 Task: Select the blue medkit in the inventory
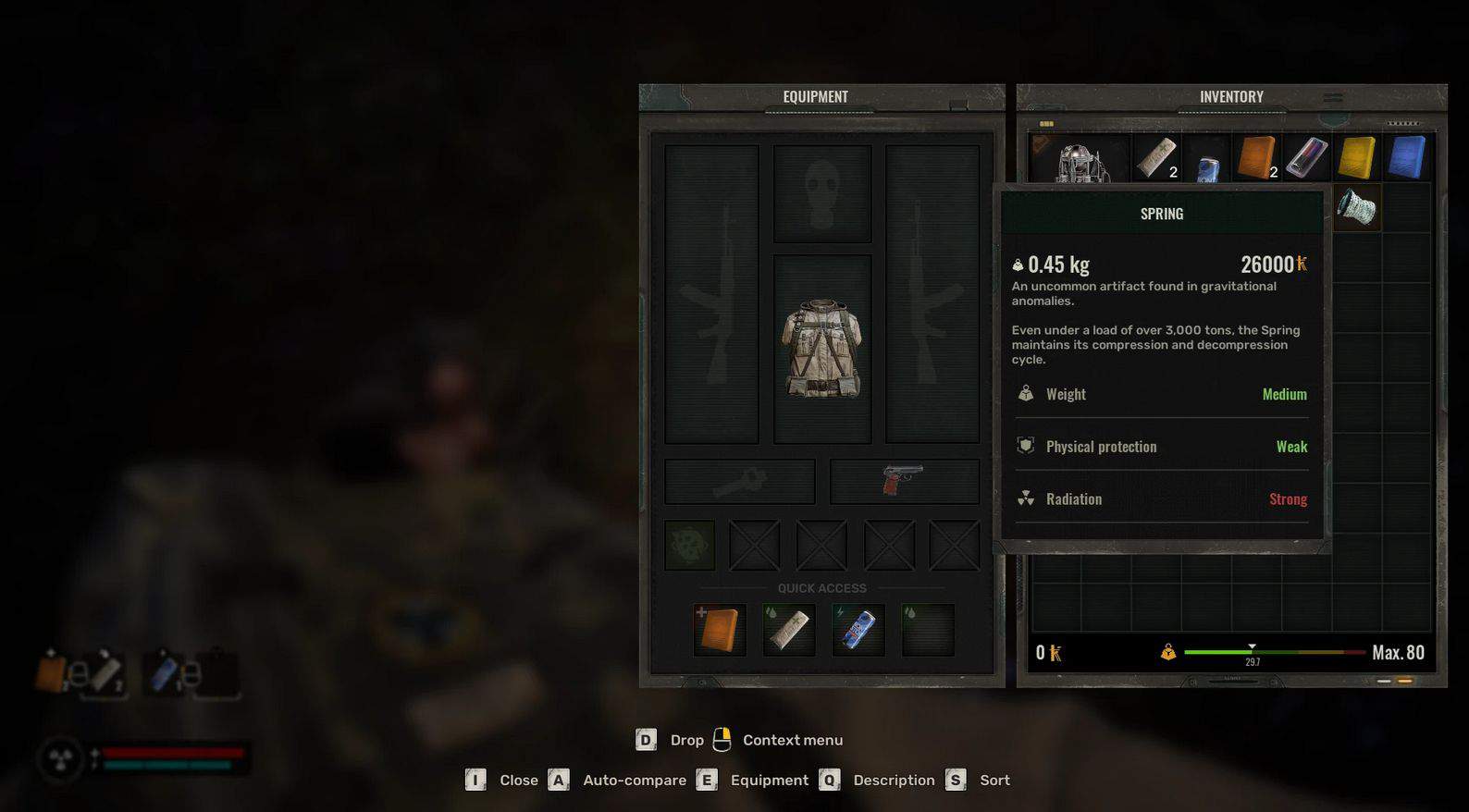(x=1407, y=157)
